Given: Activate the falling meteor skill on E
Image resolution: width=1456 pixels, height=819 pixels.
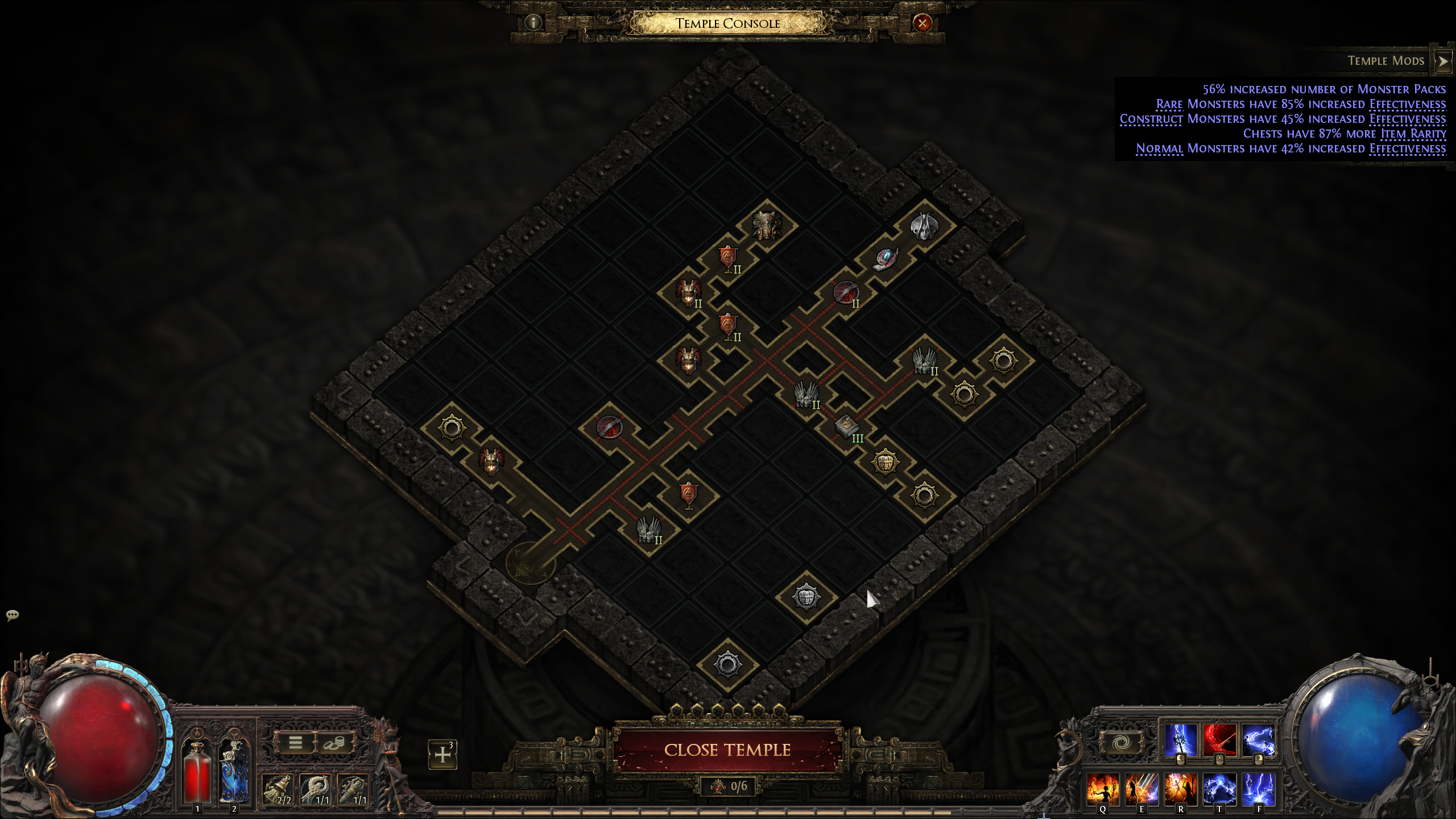Looking at the screenshot, I should pos(1141,789).
